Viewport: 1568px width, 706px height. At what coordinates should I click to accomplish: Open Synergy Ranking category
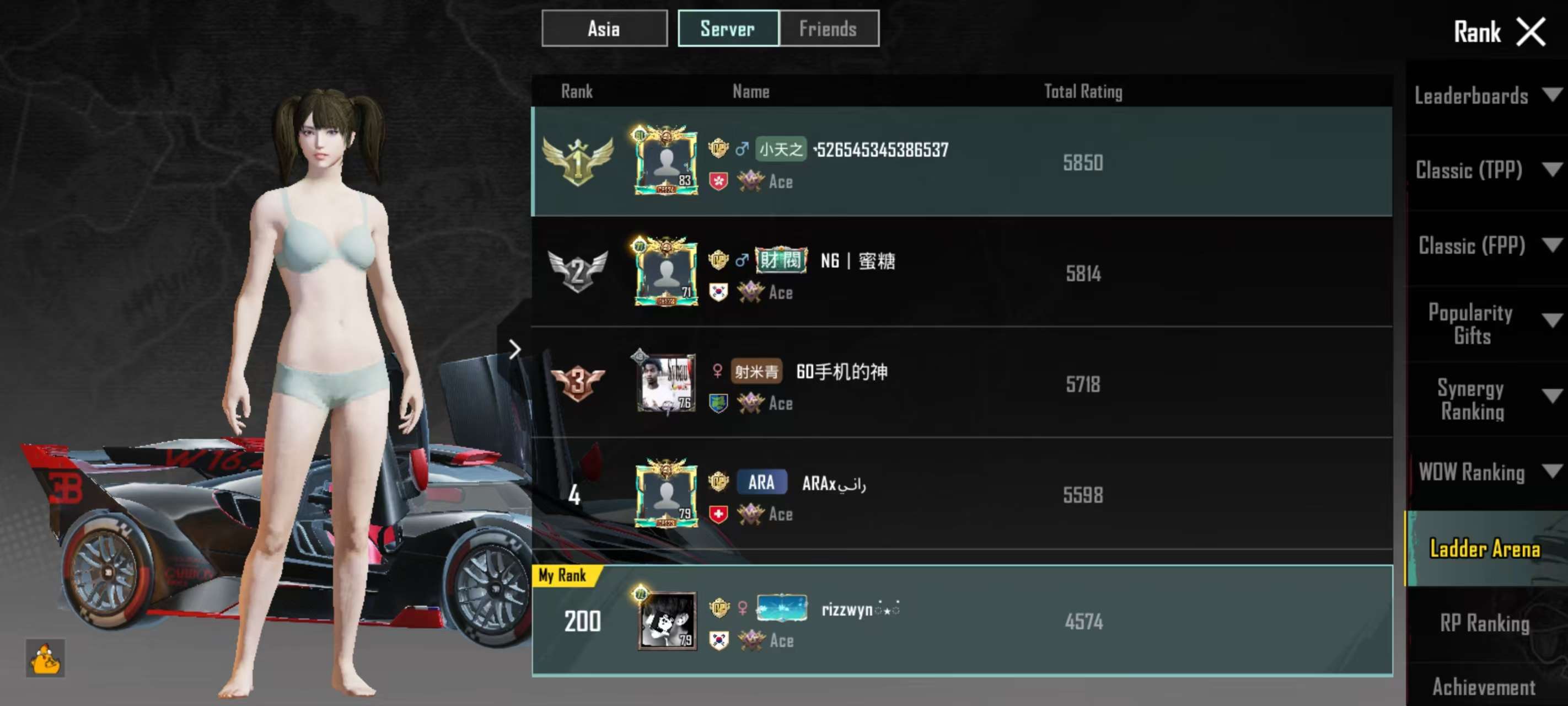click(1485, 399)
